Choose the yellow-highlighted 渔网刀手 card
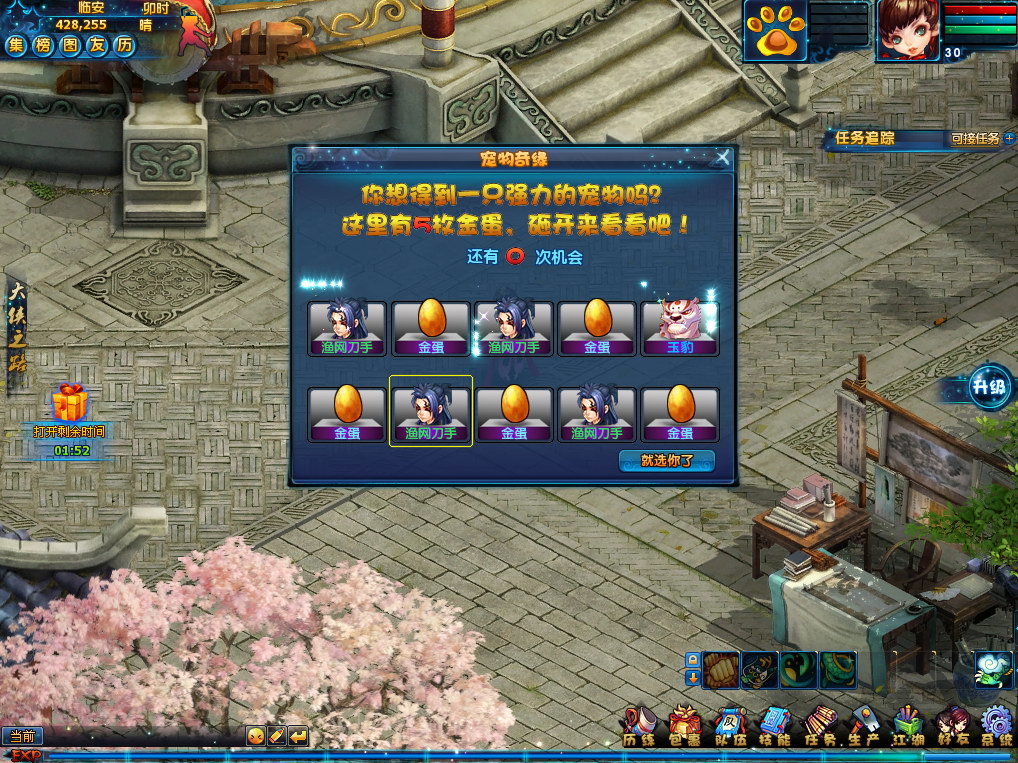Image resolution: width=1018 pixels, height=763 pixels. tap(430, 411)
